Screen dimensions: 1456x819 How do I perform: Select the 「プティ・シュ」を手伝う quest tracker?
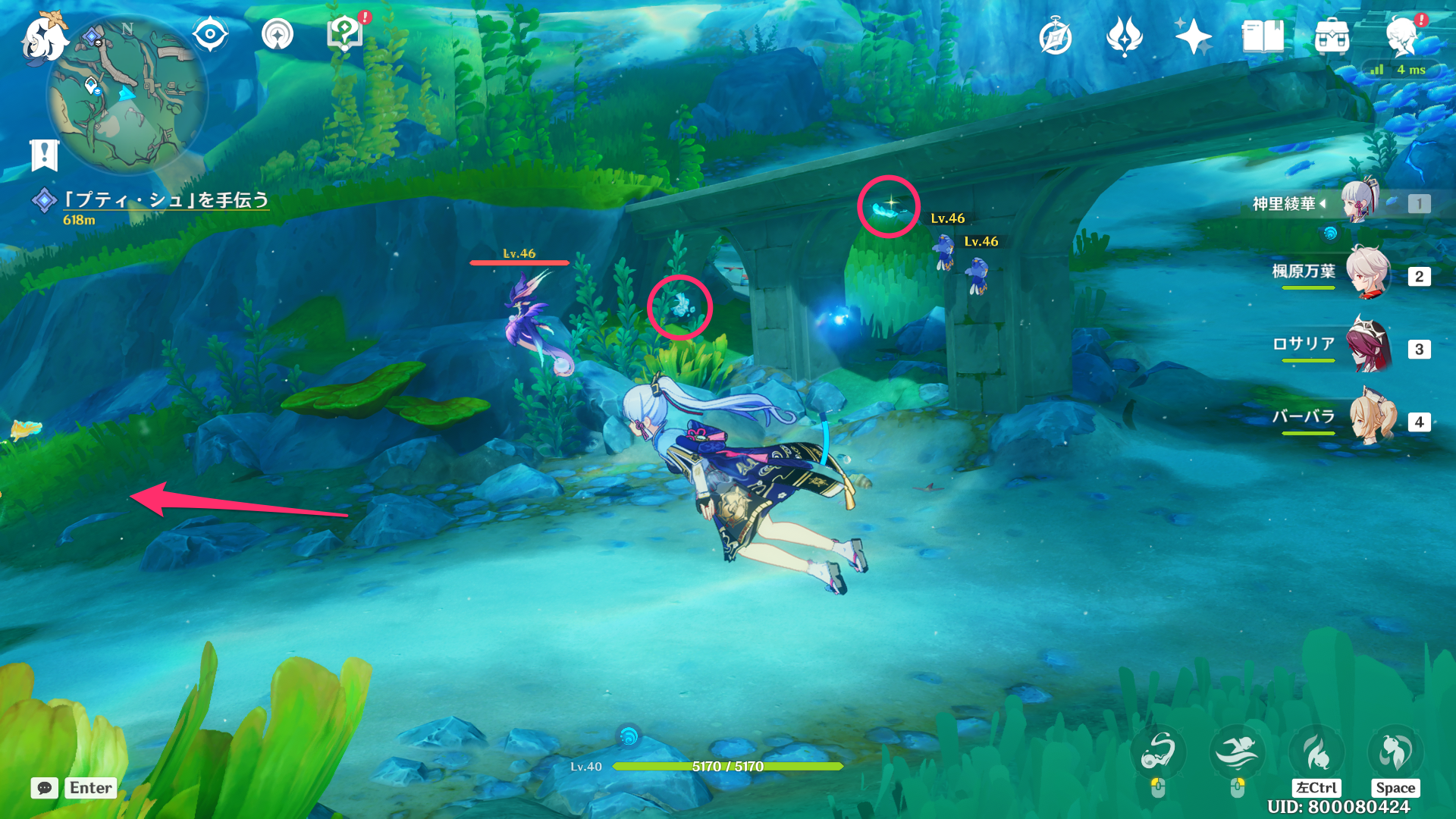(165, 200)
